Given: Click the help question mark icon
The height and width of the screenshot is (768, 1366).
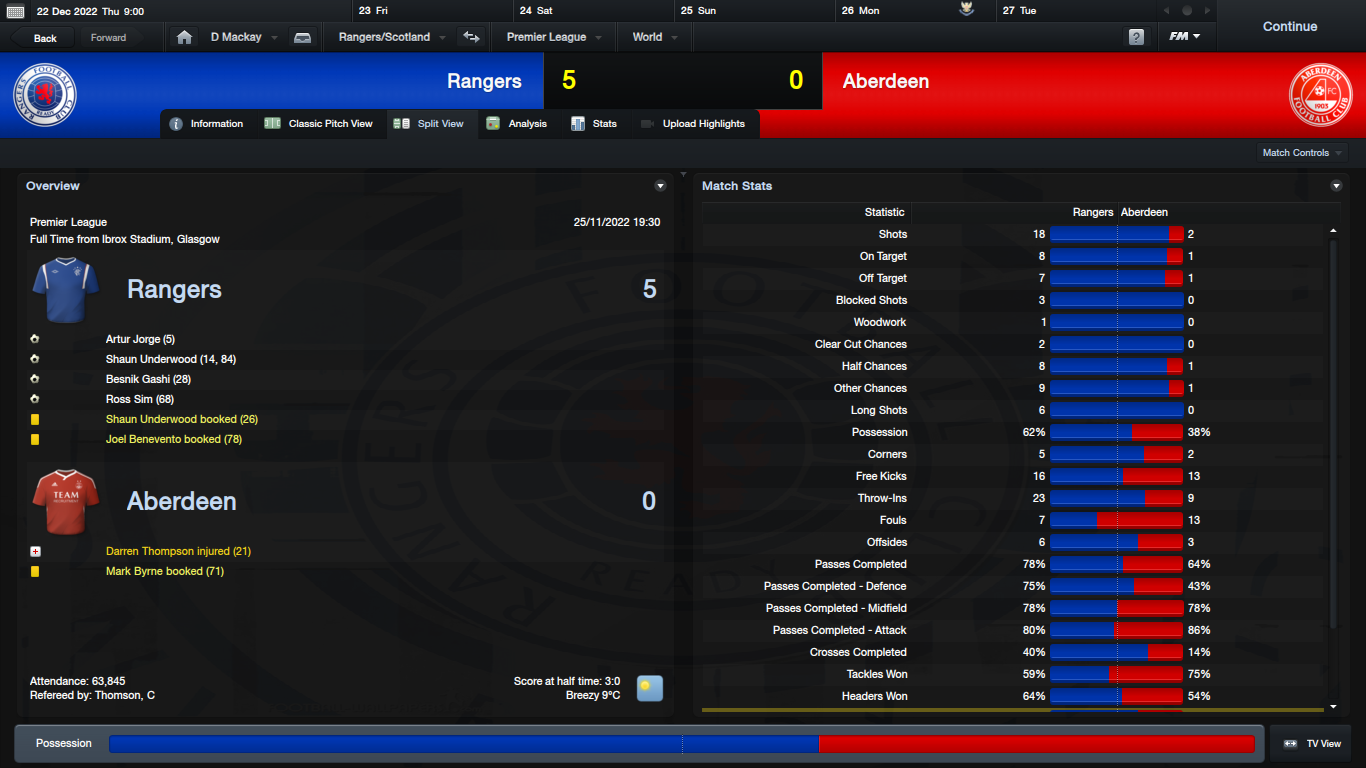Looking at the screenshot, I should 1136,37.
